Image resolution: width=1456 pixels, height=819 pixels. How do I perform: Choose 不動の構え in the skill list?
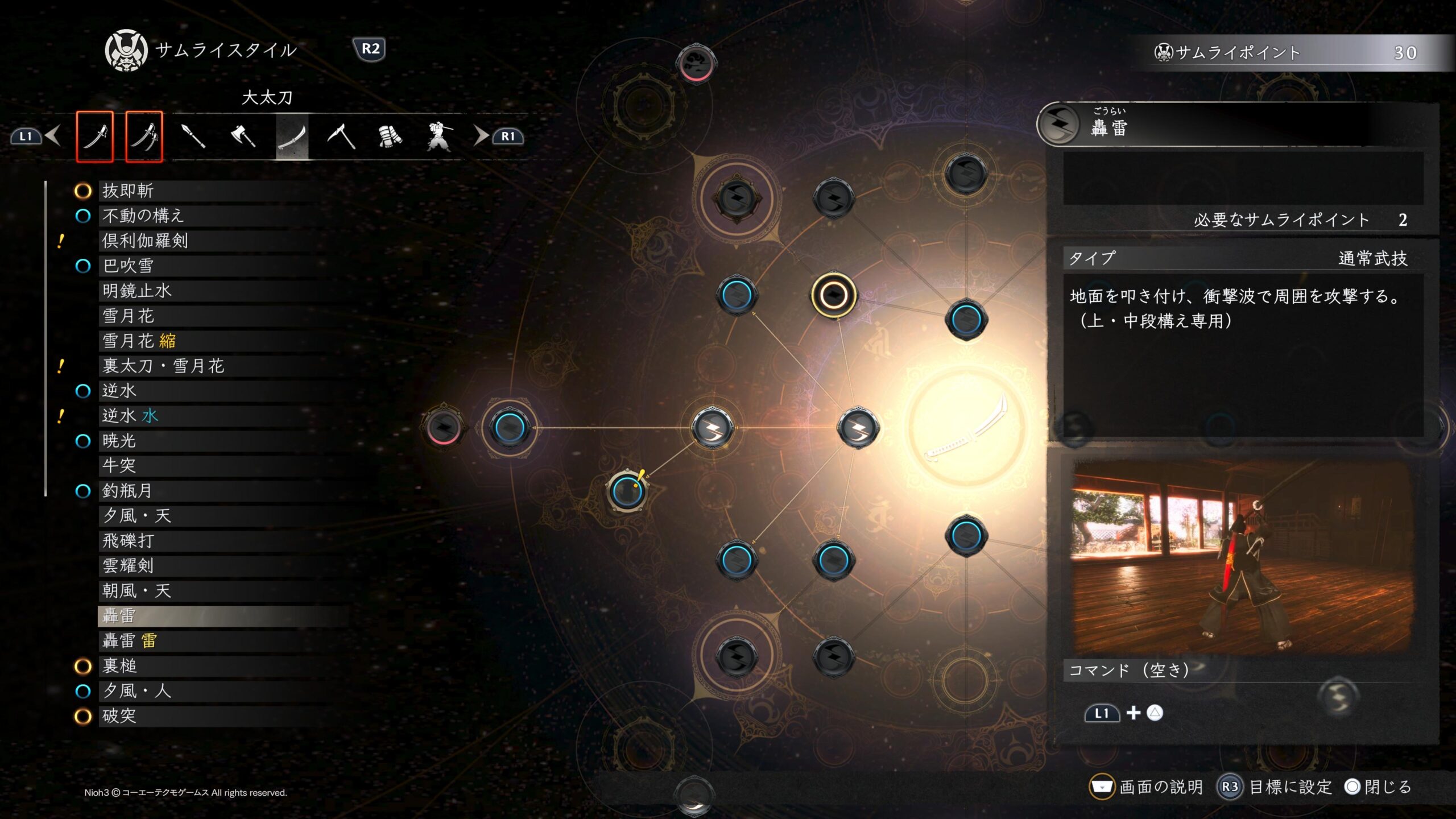(x=143, y=216)
